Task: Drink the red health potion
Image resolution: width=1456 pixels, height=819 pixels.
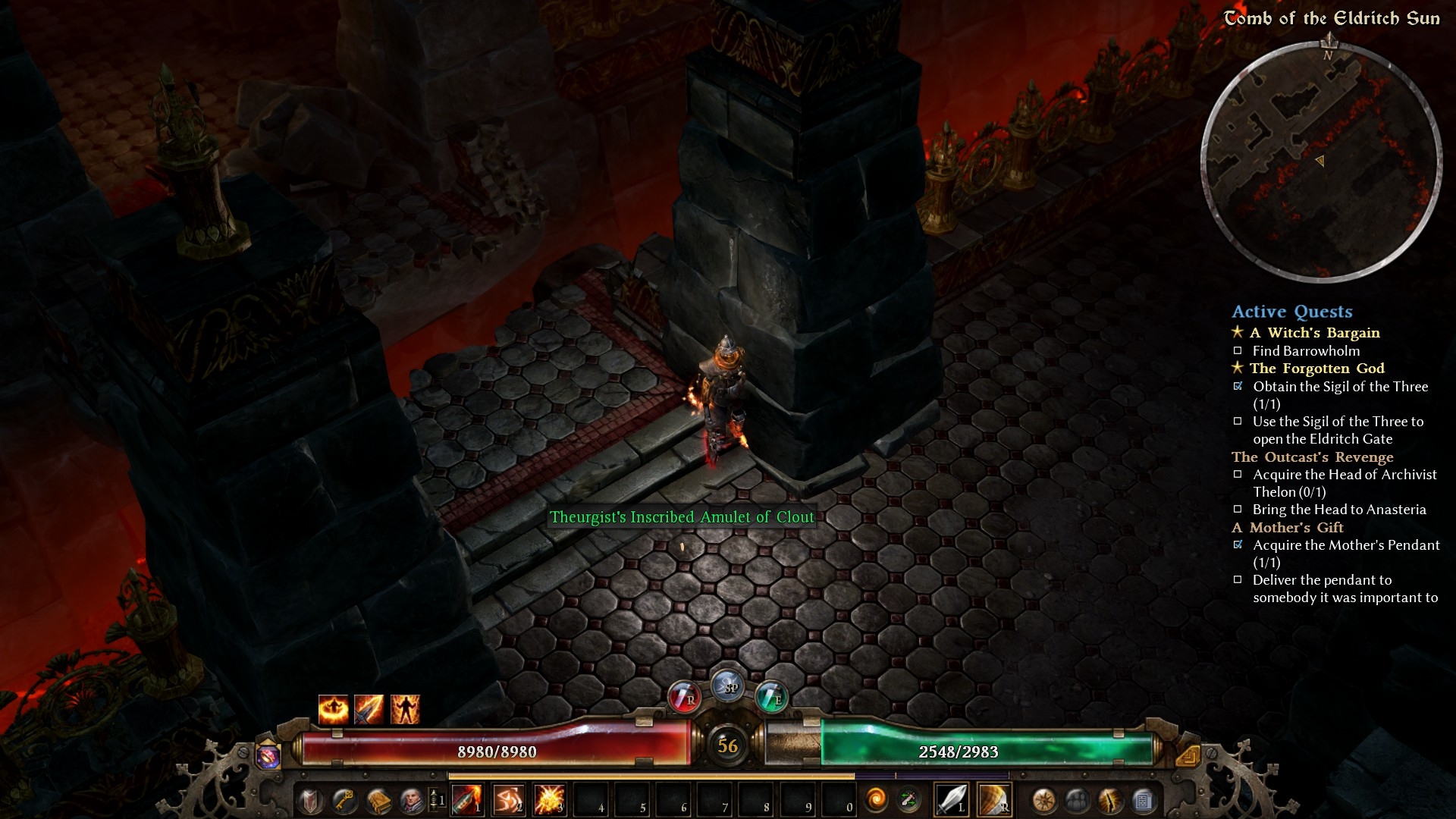Action: click(x=684, y=696)
